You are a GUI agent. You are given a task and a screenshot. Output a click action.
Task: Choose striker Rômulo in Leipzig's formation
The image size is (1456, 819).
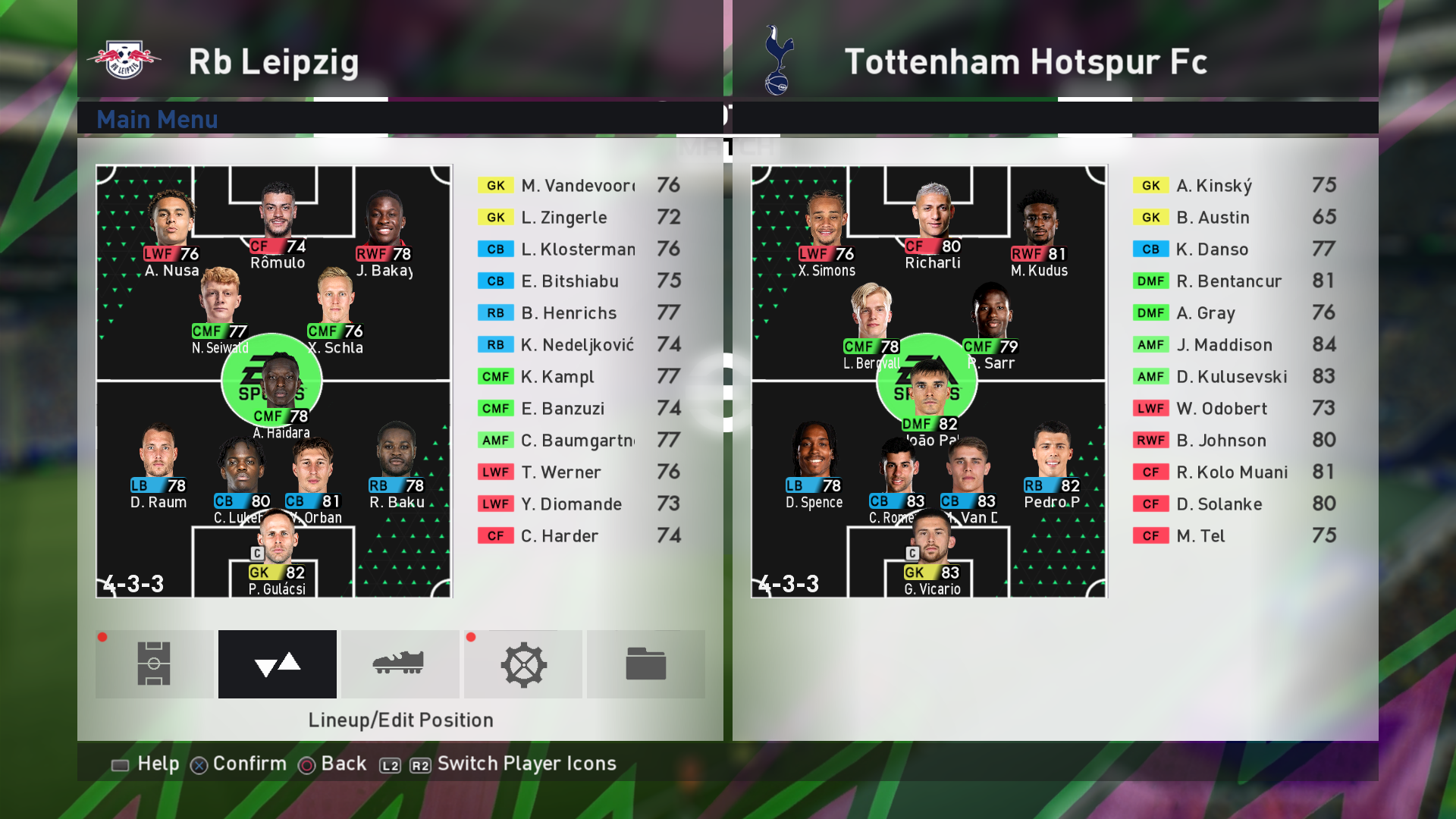[278, 224]
